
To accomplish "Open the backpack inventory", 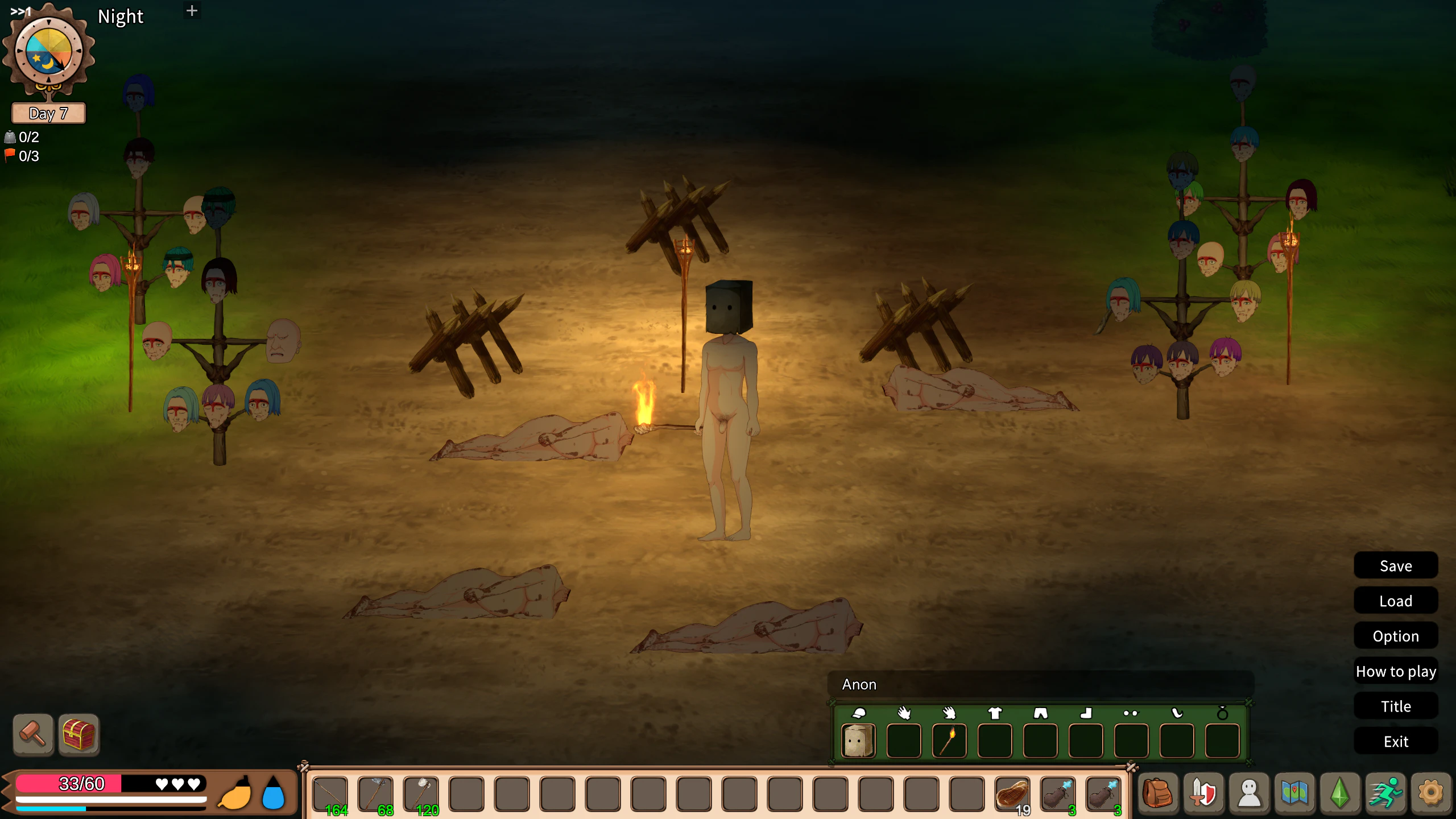I will point(1157,792).
